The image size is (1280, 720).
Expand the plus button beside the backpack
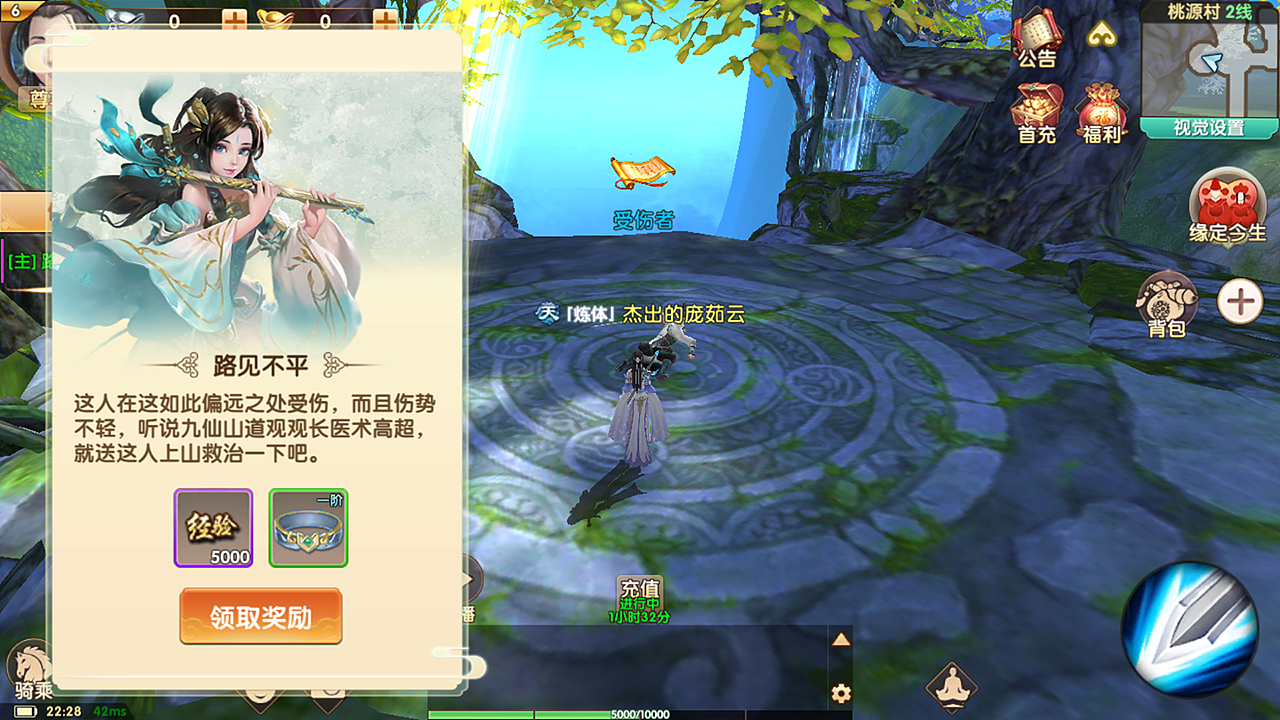click(x=1240, y=300)
